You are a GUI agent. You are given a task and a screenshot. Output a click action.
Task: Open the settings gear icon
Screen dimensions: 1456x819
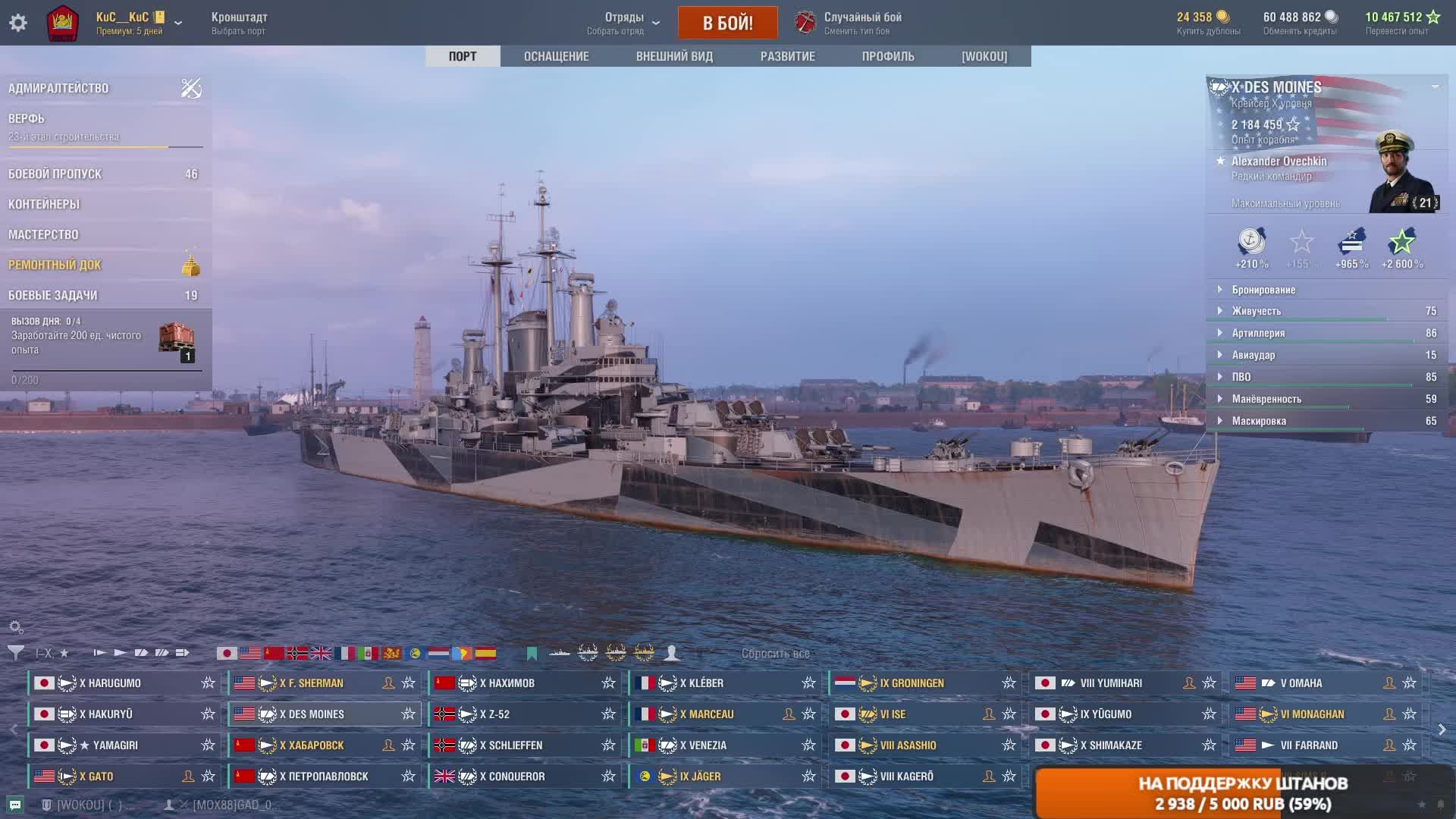click(x=18, y=23)
